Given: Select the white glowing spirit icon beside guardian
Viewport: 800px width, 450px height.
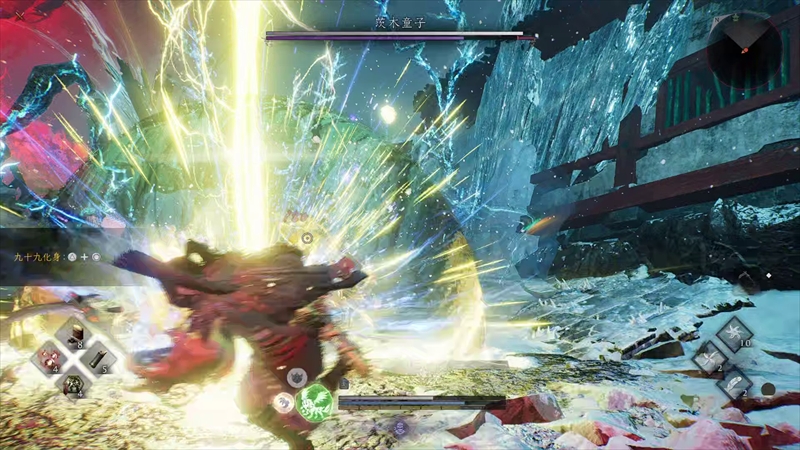Looking at the screenshot, I should click(283, 402).
